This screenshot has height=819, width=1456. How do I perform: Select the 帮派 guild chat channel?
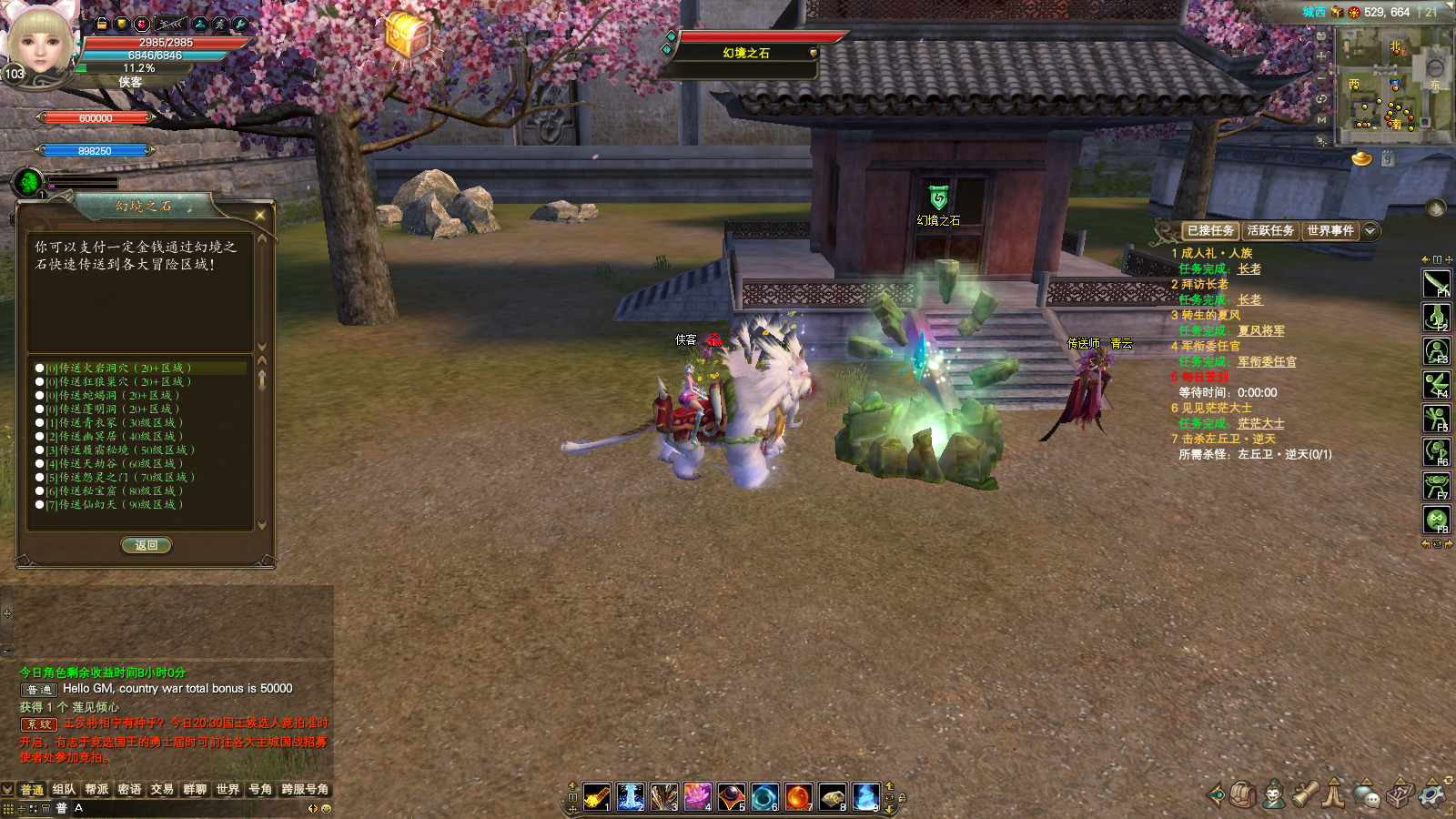point(96,790)
